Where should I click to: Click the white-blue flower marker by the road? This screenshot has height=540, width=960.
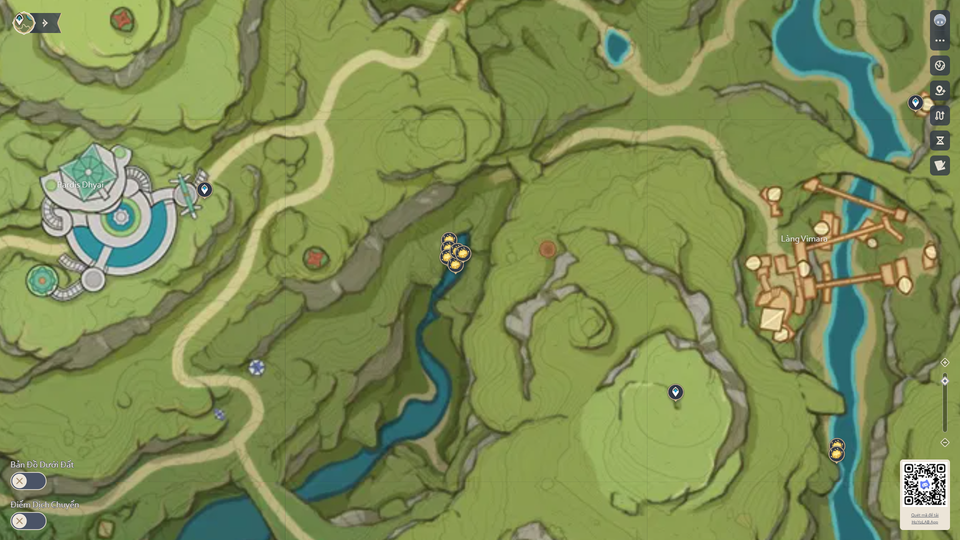point(257,368)
